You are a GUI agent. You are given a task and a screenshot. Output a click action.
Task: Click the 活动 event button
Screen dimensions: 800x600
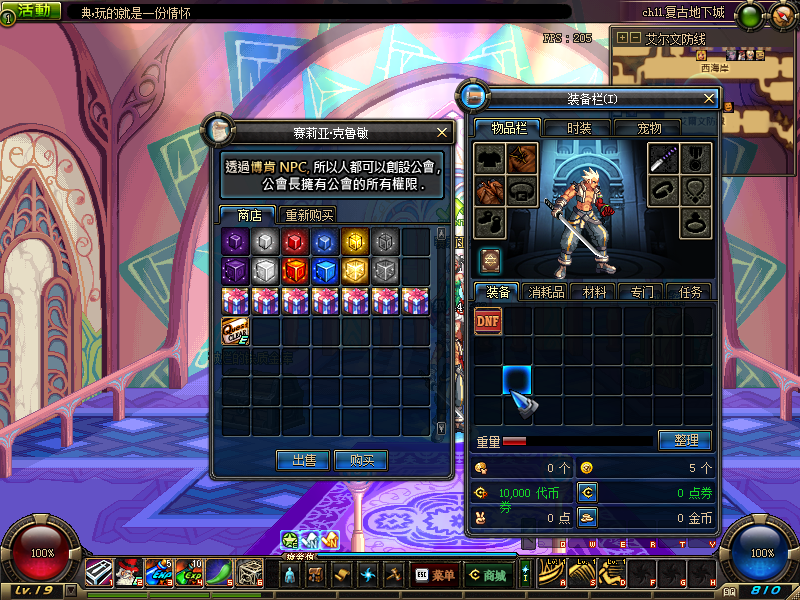pyautogui.click(x=31, y=10)
